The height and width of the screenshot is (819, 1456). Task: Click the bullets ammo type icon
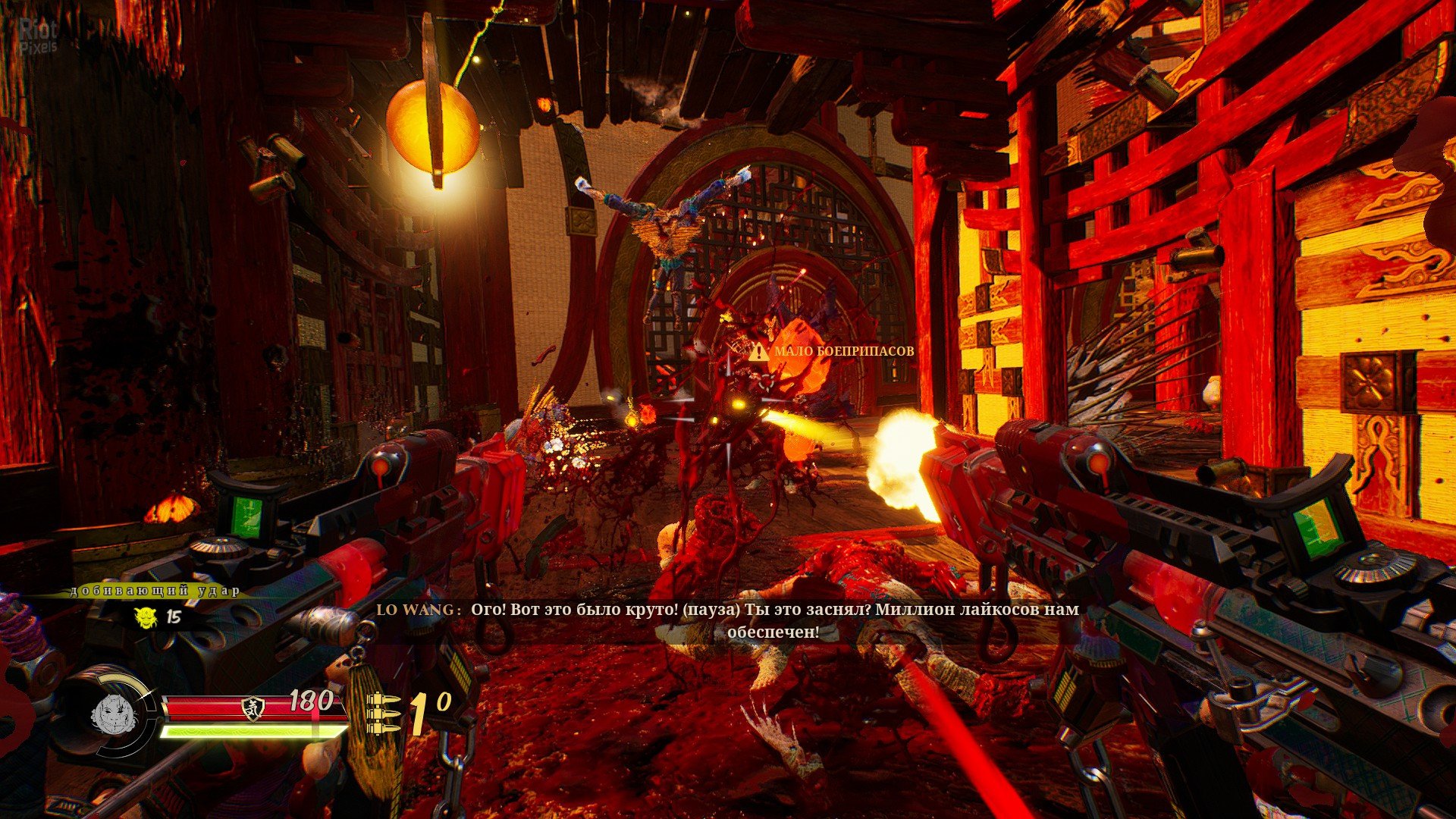click(383, 713)
